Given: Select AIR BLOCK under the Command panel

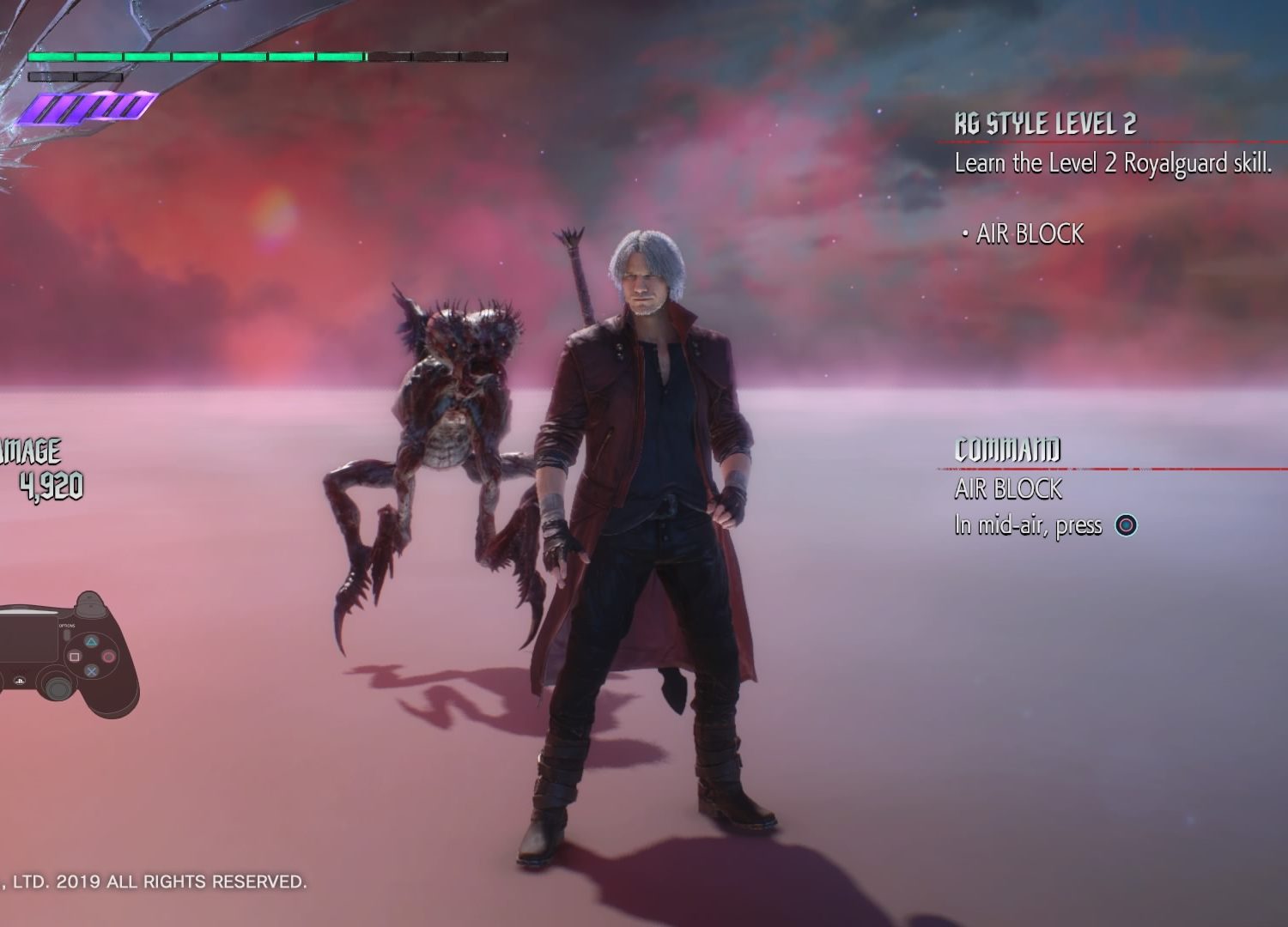Looking at the screenshot, I should pos(1008,489).
